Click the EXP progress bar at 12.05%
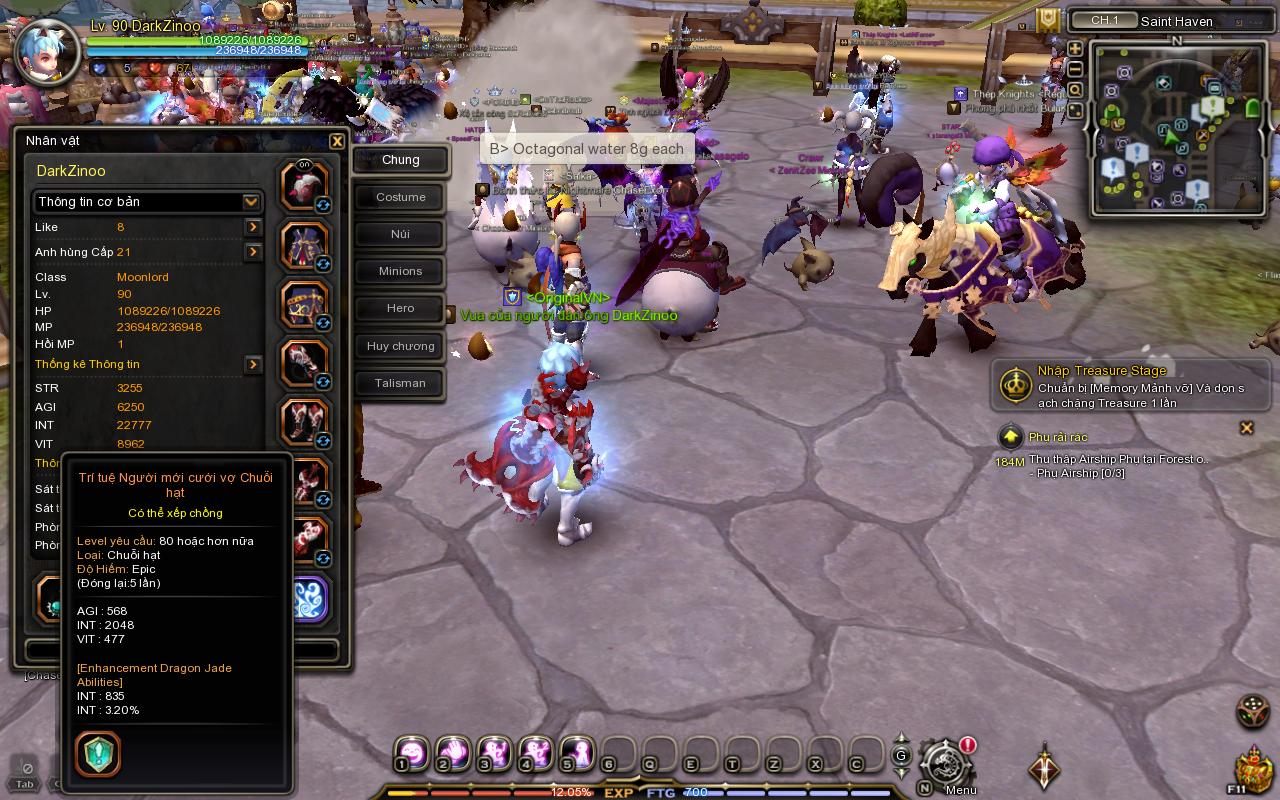This screenshot has height=800, width=1280. point(560,791)
